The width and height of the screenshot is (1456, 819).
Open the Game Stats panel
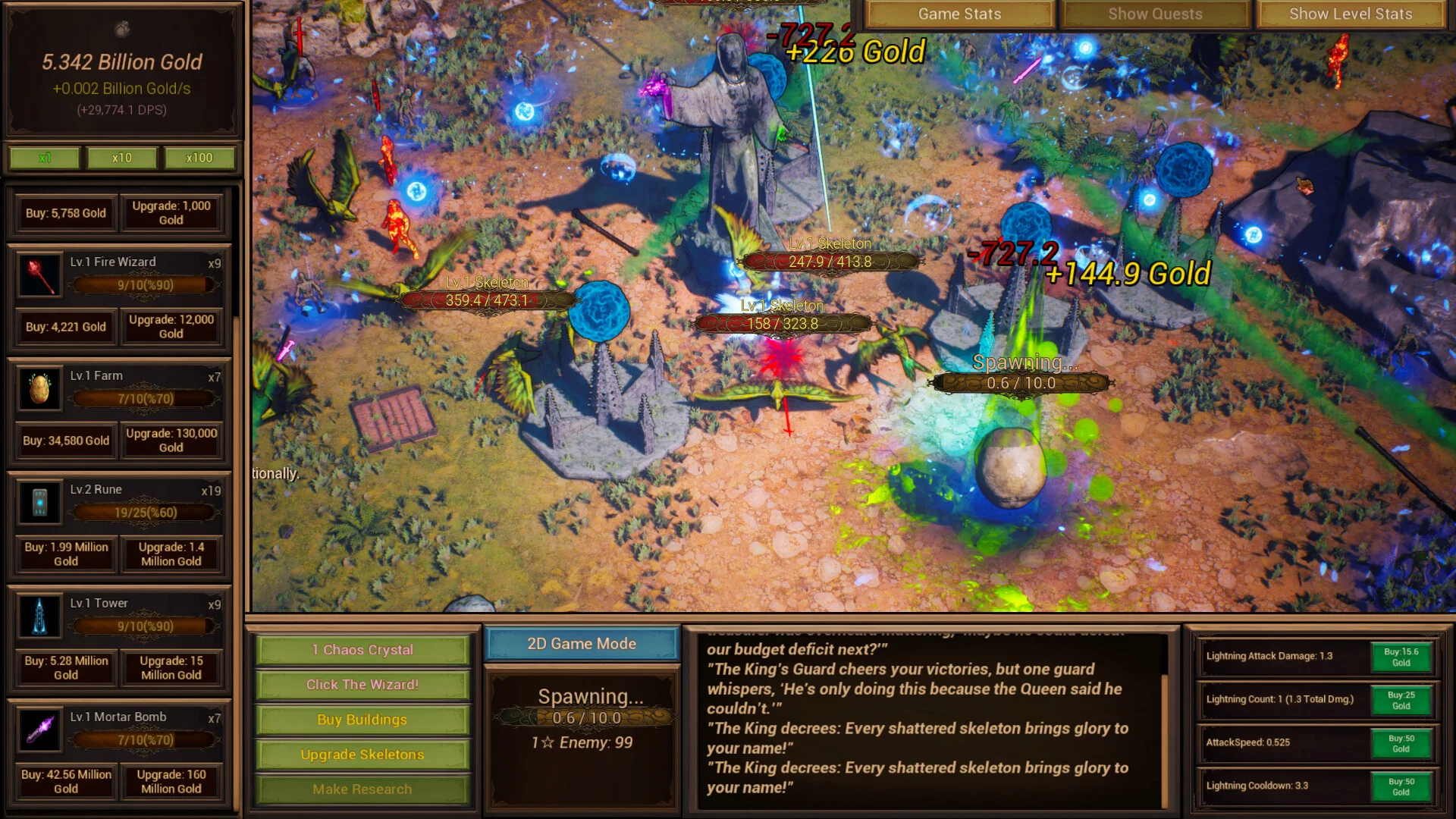959,14
